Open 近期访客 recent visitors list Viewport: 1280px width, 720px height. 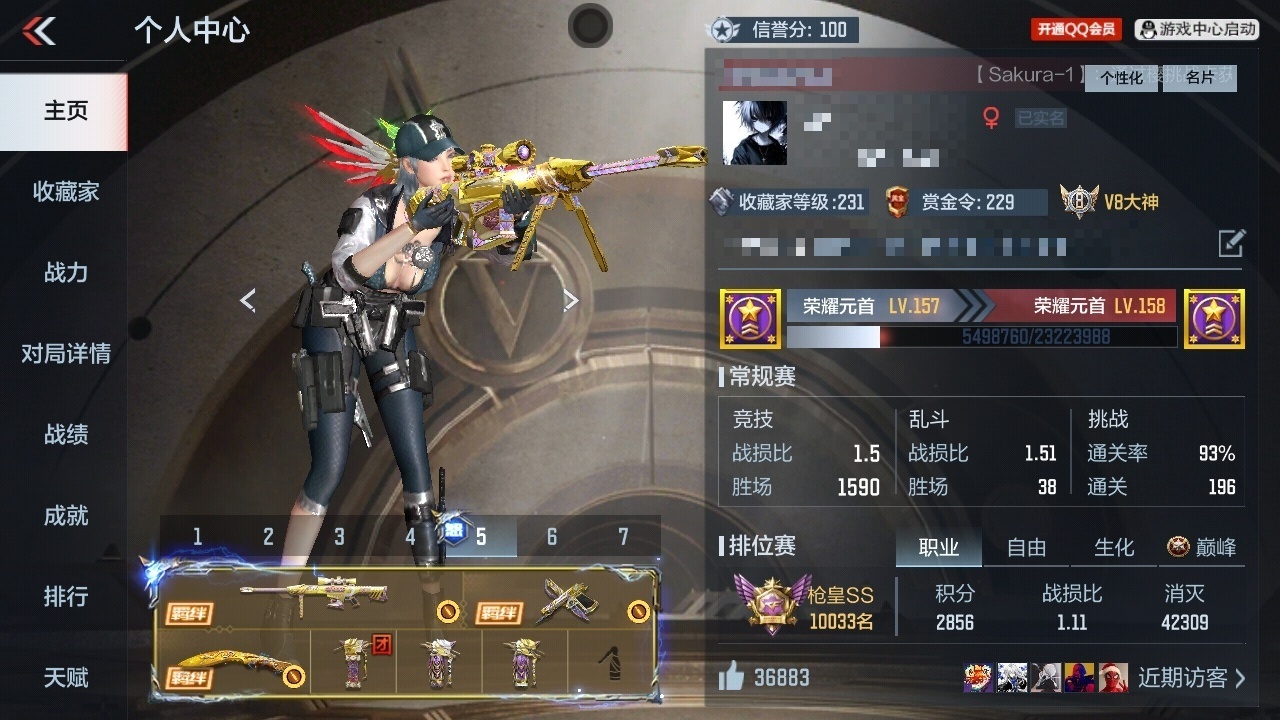[1192, 678]
